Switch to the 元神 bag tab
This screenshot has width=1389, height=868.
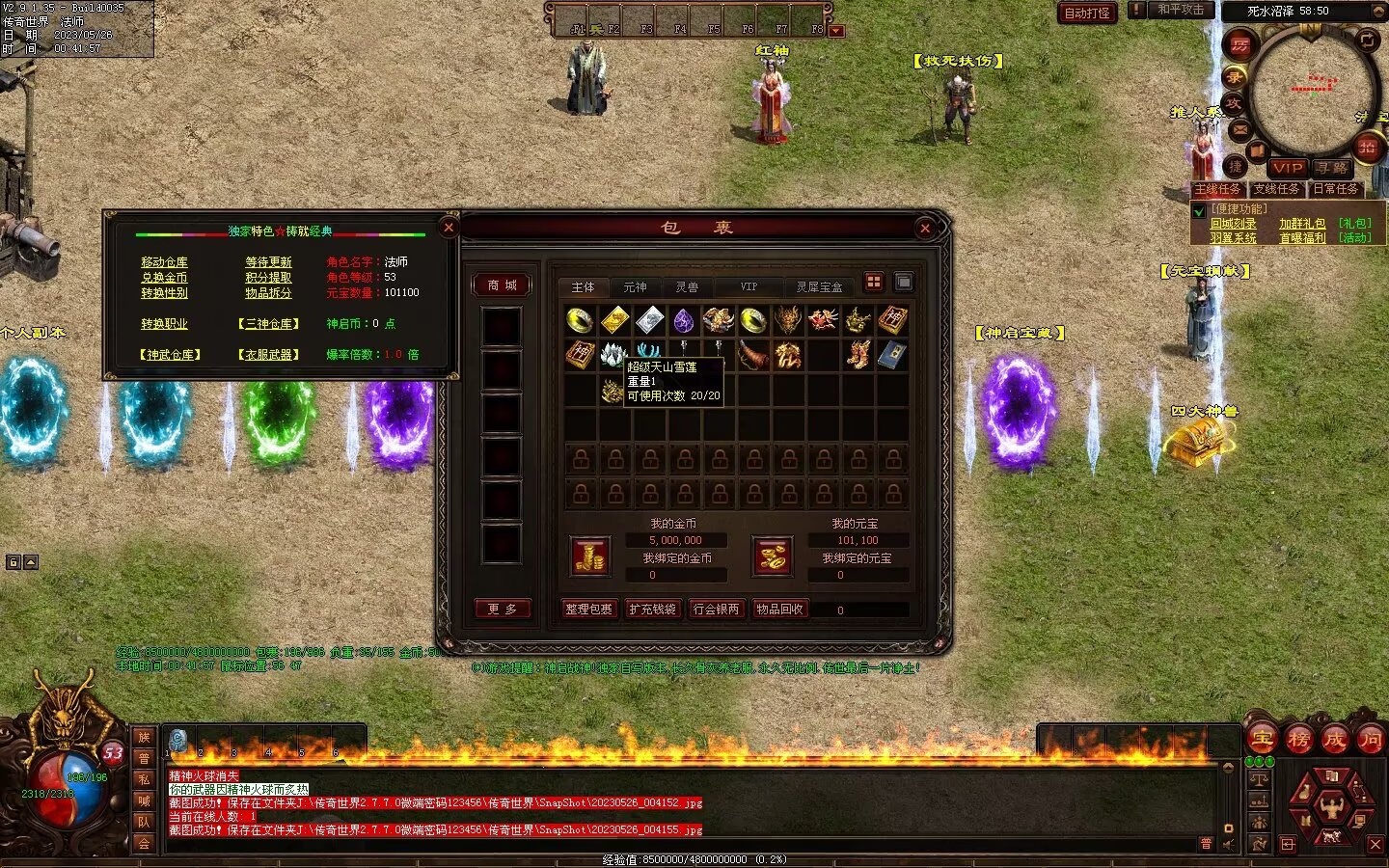635,287
